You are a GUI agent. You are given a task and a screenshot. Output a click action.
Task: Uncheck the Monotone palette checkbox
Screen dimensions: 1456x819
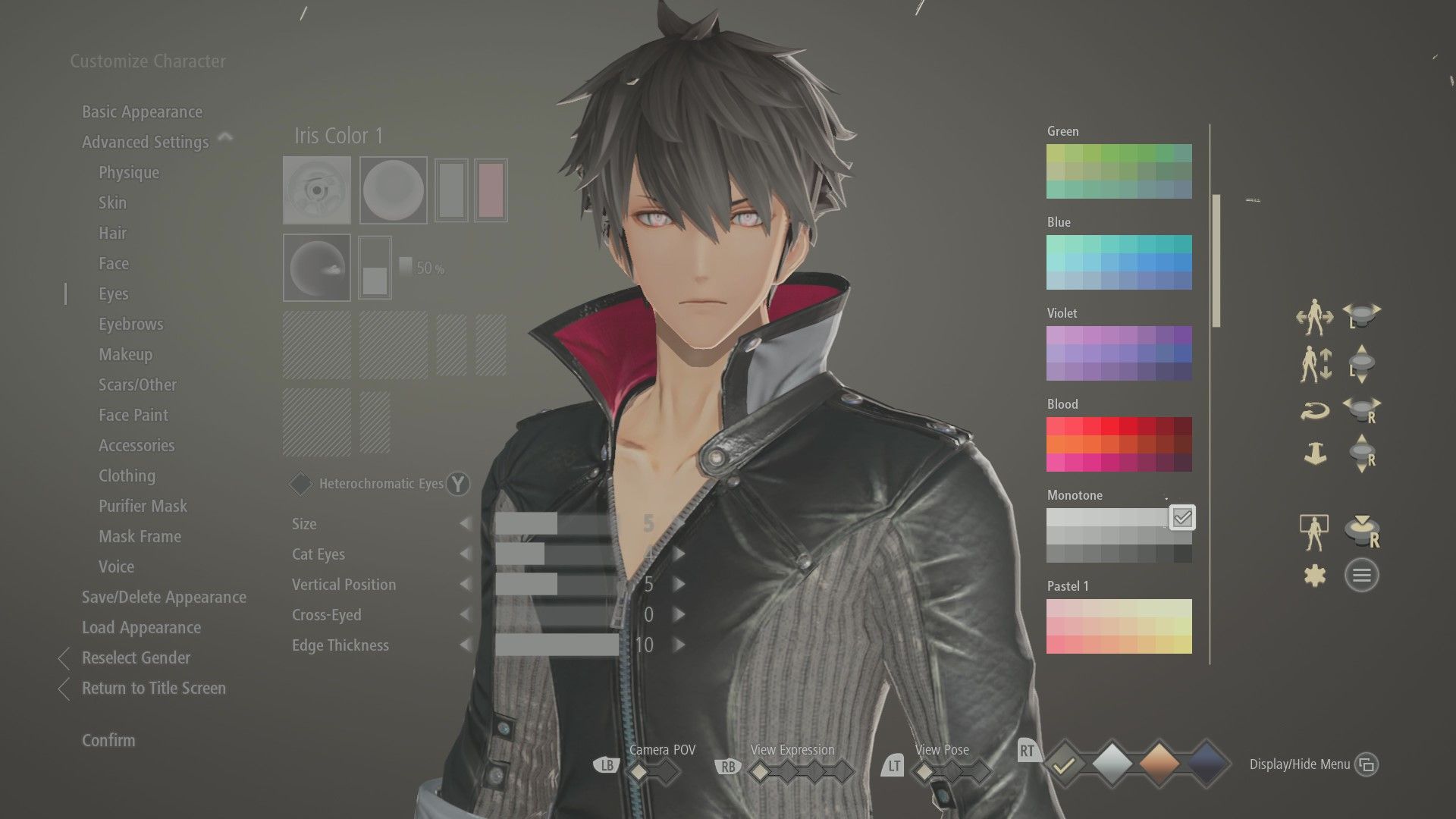click(x=1181, y=517)
